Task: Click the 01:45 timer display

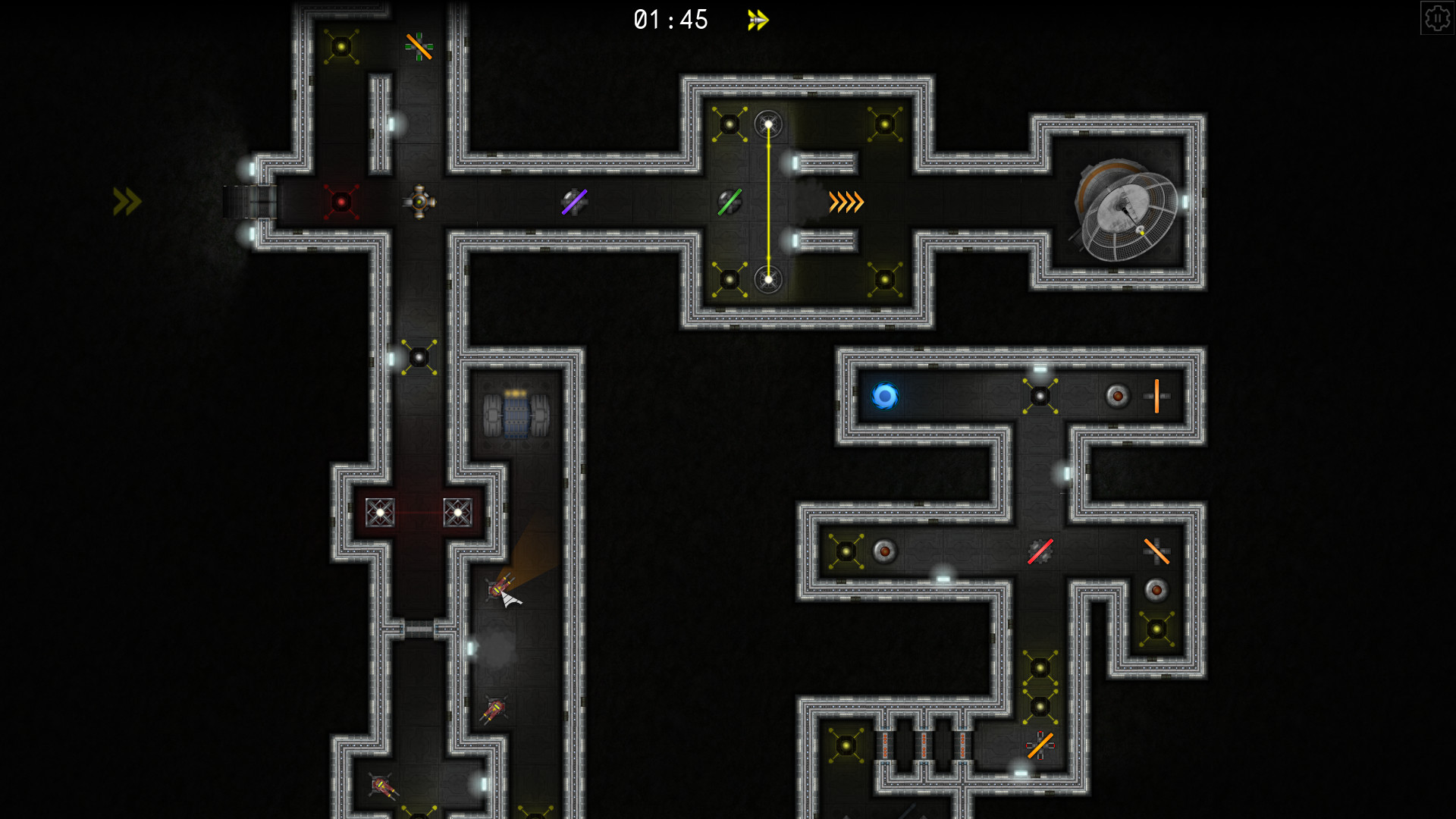Action: click(670, 20)
